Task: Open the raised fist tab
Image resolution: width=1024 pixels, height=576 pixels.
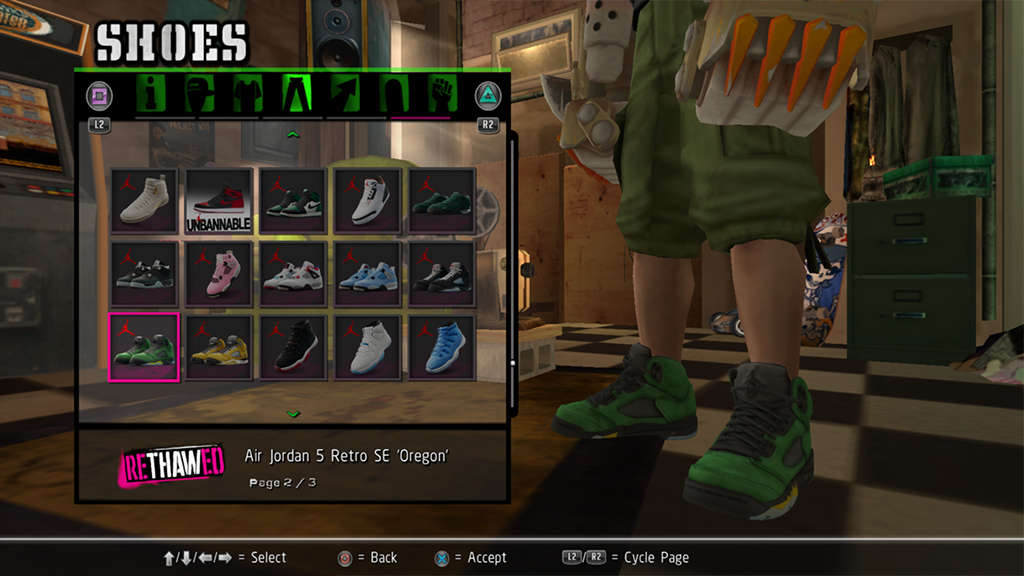Action: 442,95
